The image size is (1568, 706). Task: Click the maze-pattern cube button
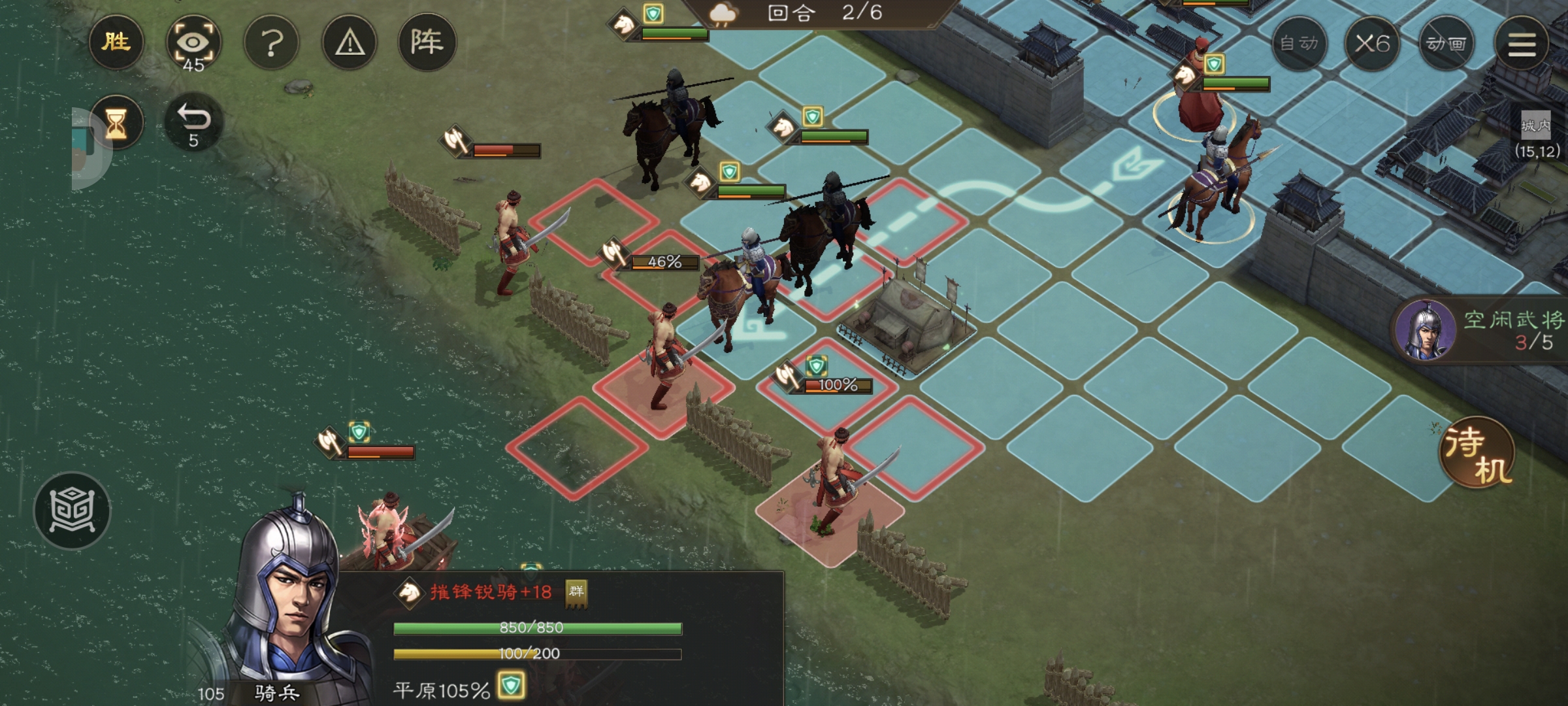72,510
